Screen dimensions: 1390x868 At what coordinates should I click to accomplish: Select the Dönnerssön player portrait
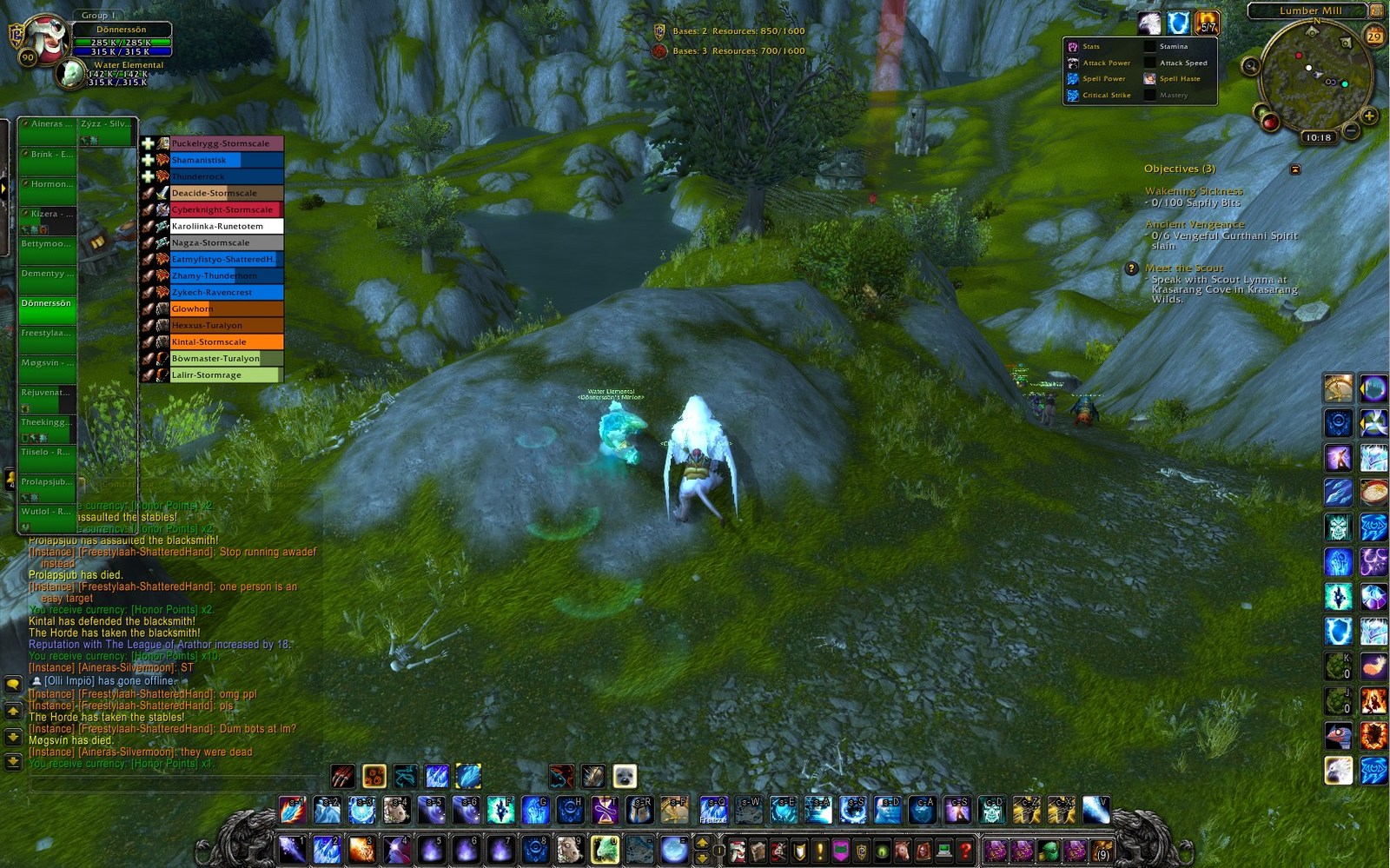click(46, 38)
